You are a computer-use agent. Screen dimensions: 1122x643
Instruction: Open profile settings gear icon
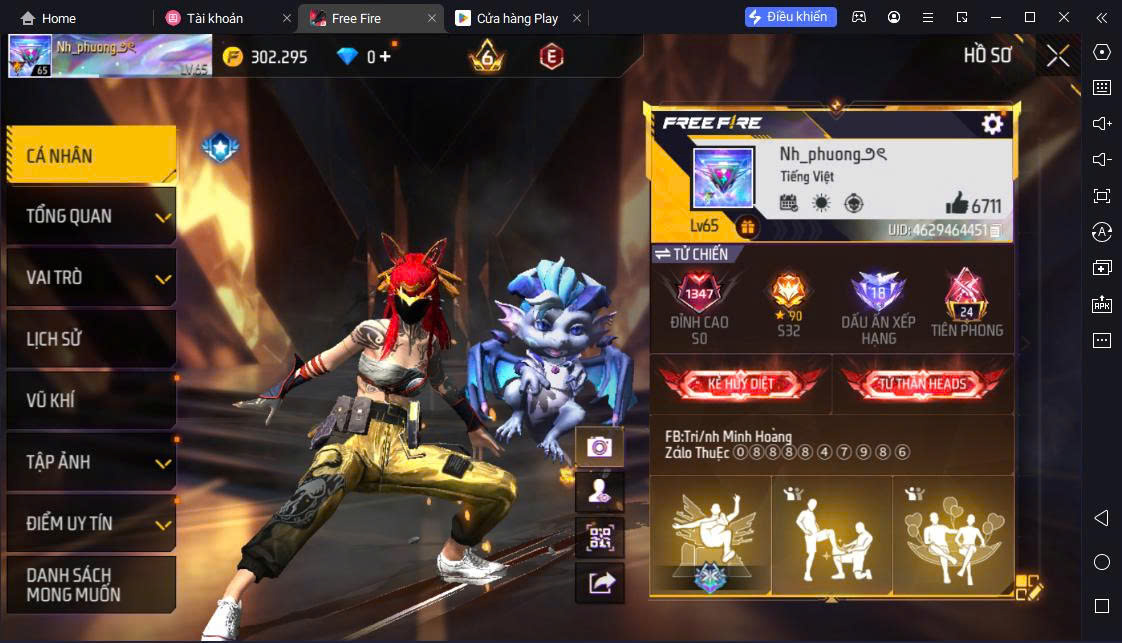[992, 123]
